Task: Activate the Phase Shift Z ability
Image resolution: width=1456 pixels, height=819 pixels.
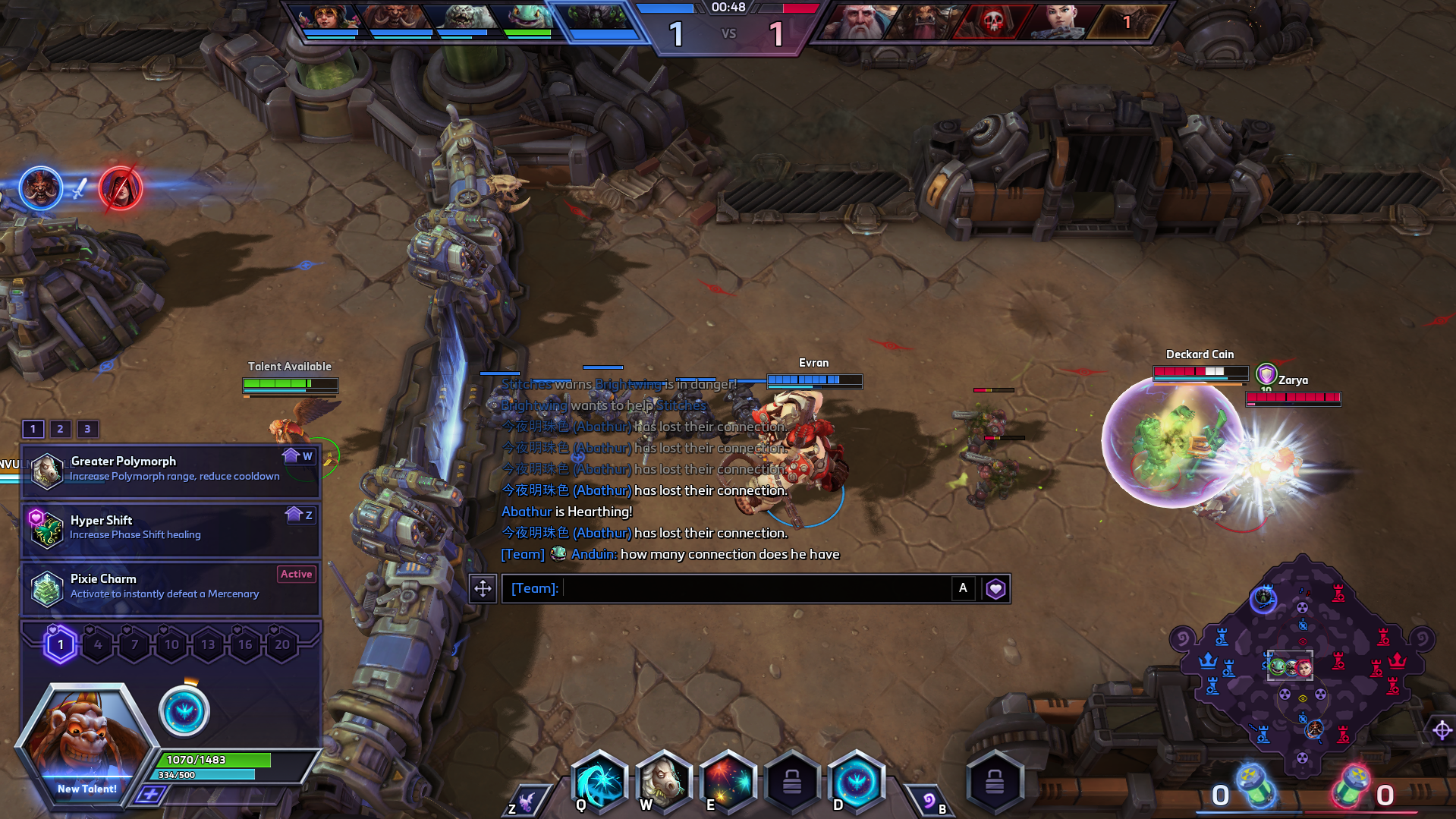Action: [x=525, y=802]
